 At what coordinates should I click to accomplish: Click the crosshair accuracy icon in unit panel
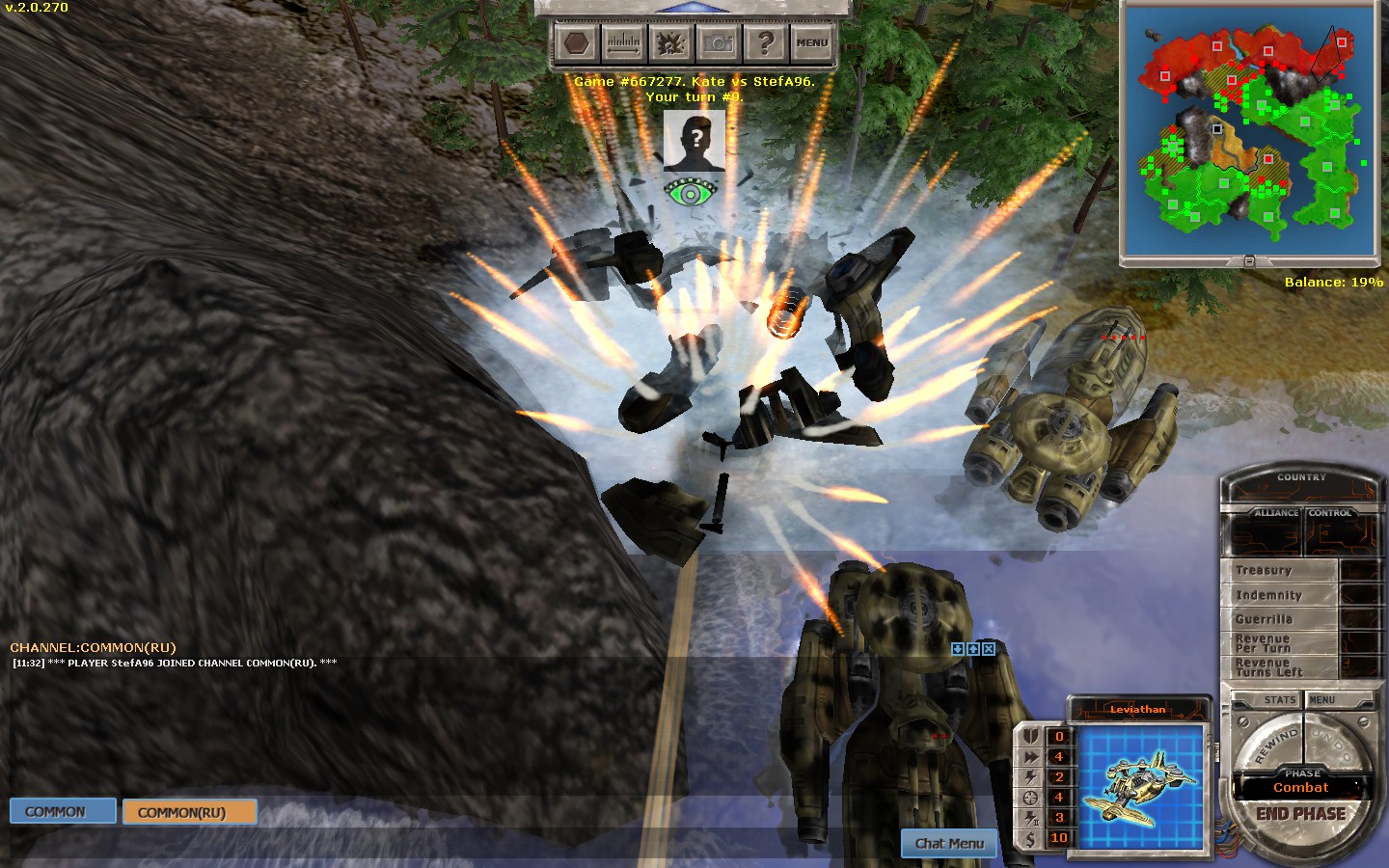pos(1028,798)
